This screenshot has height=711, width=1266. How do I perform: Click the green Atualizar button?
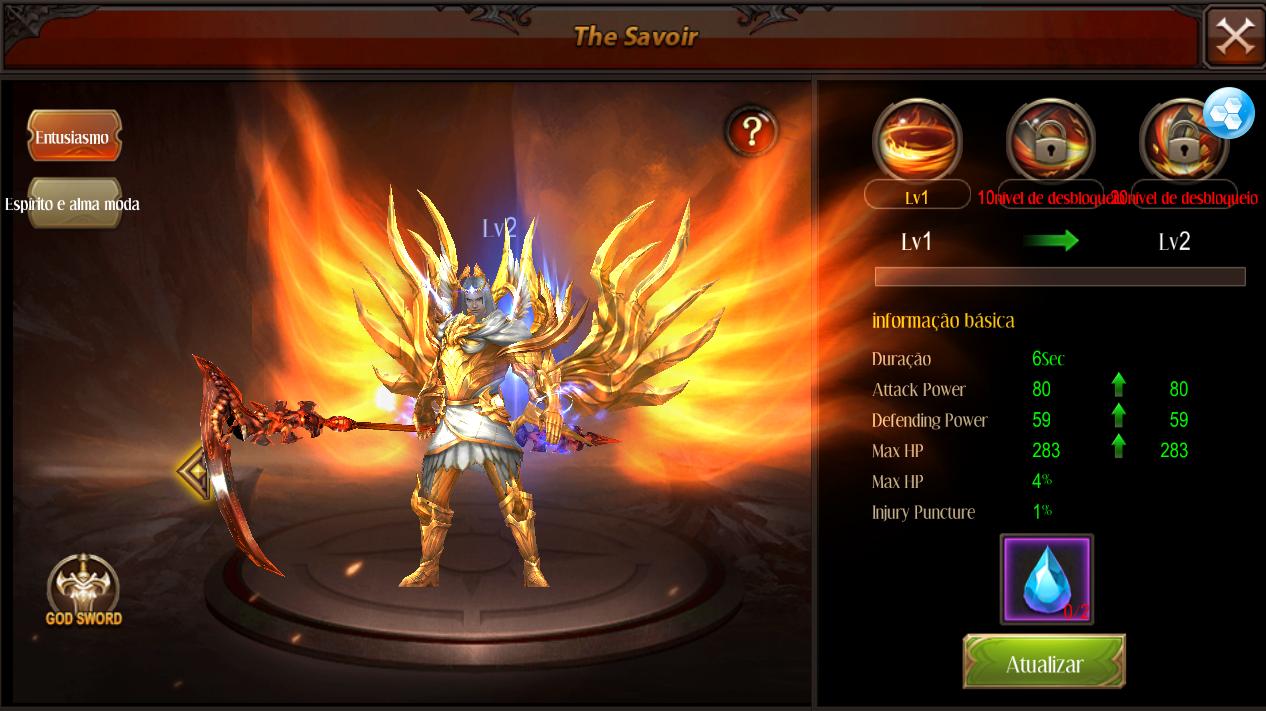(1044, 662)
